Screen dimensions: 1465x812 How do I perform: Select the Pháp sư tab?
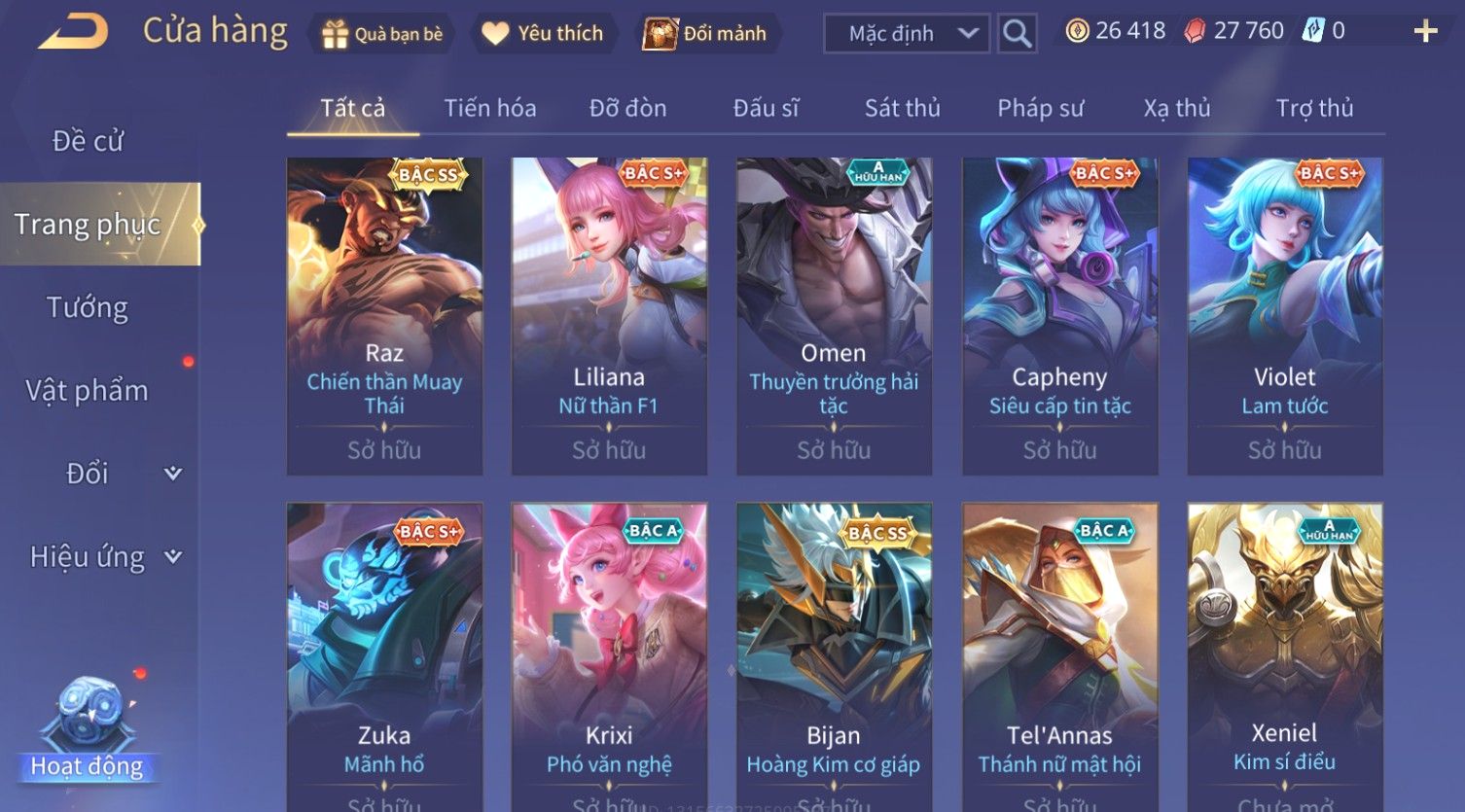coord(1040,108)
